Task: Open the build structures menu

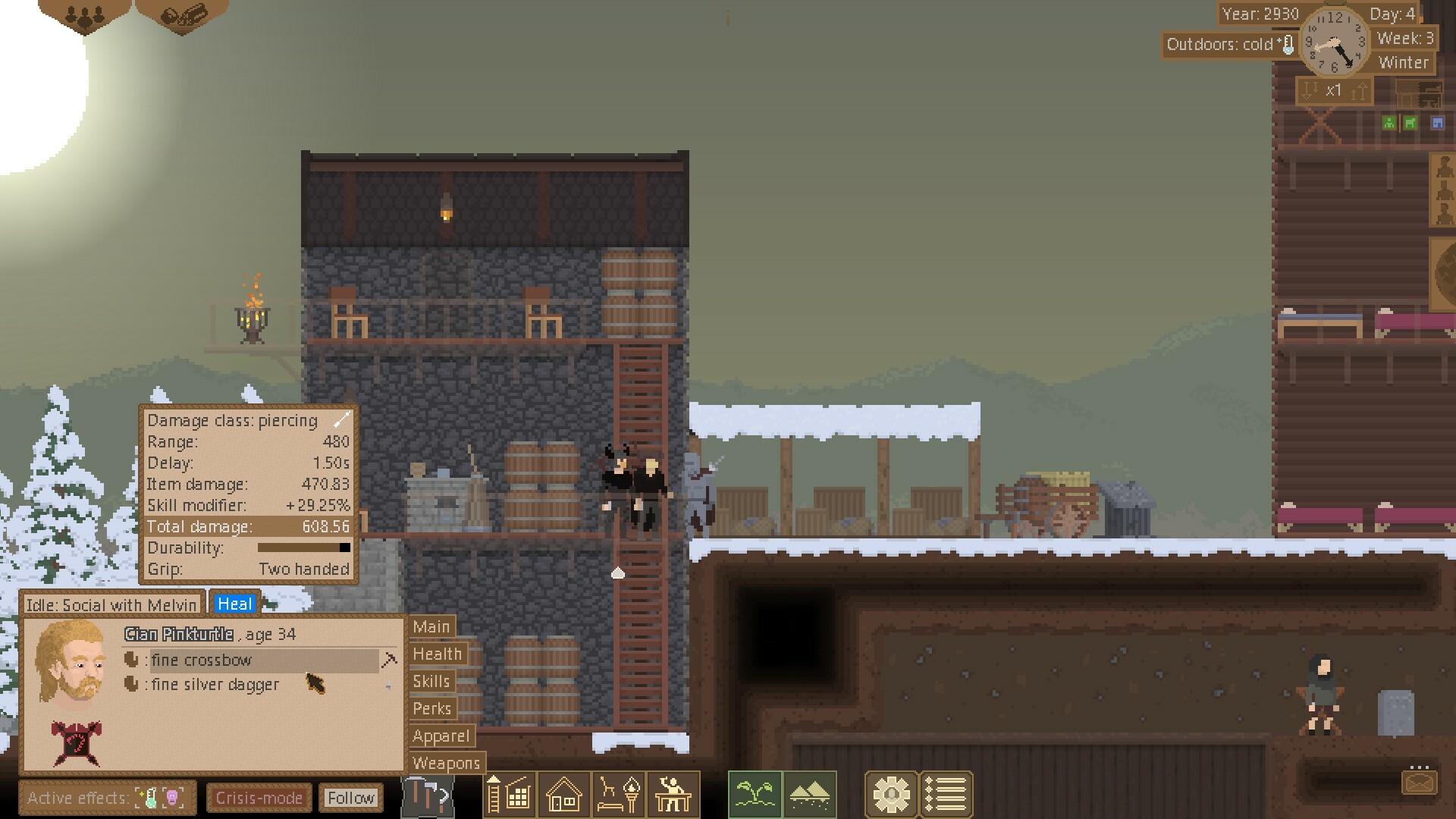Action: [x=510, y=795]
